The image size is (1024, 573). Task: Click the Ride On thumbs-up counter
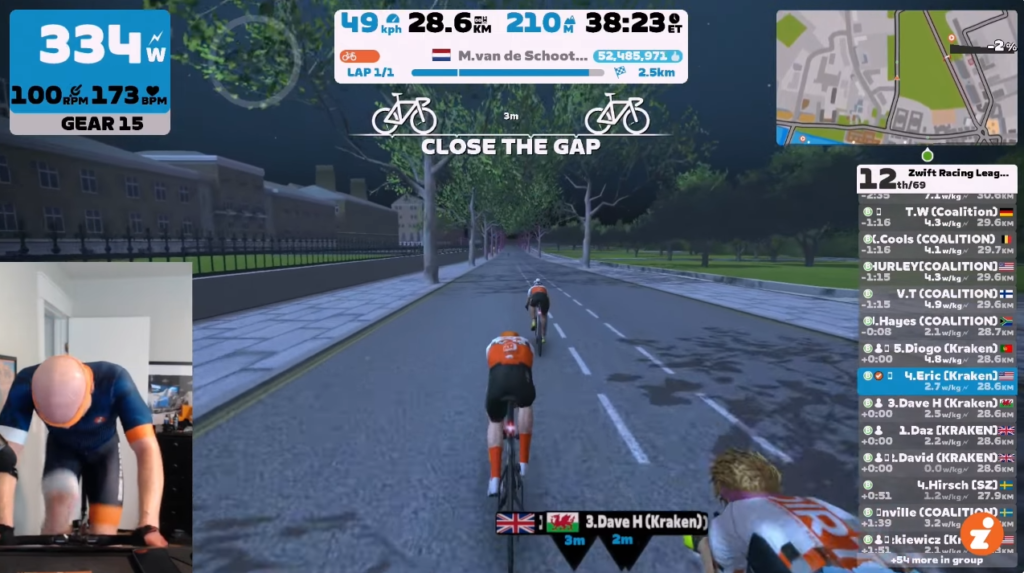tap(631, 57)
